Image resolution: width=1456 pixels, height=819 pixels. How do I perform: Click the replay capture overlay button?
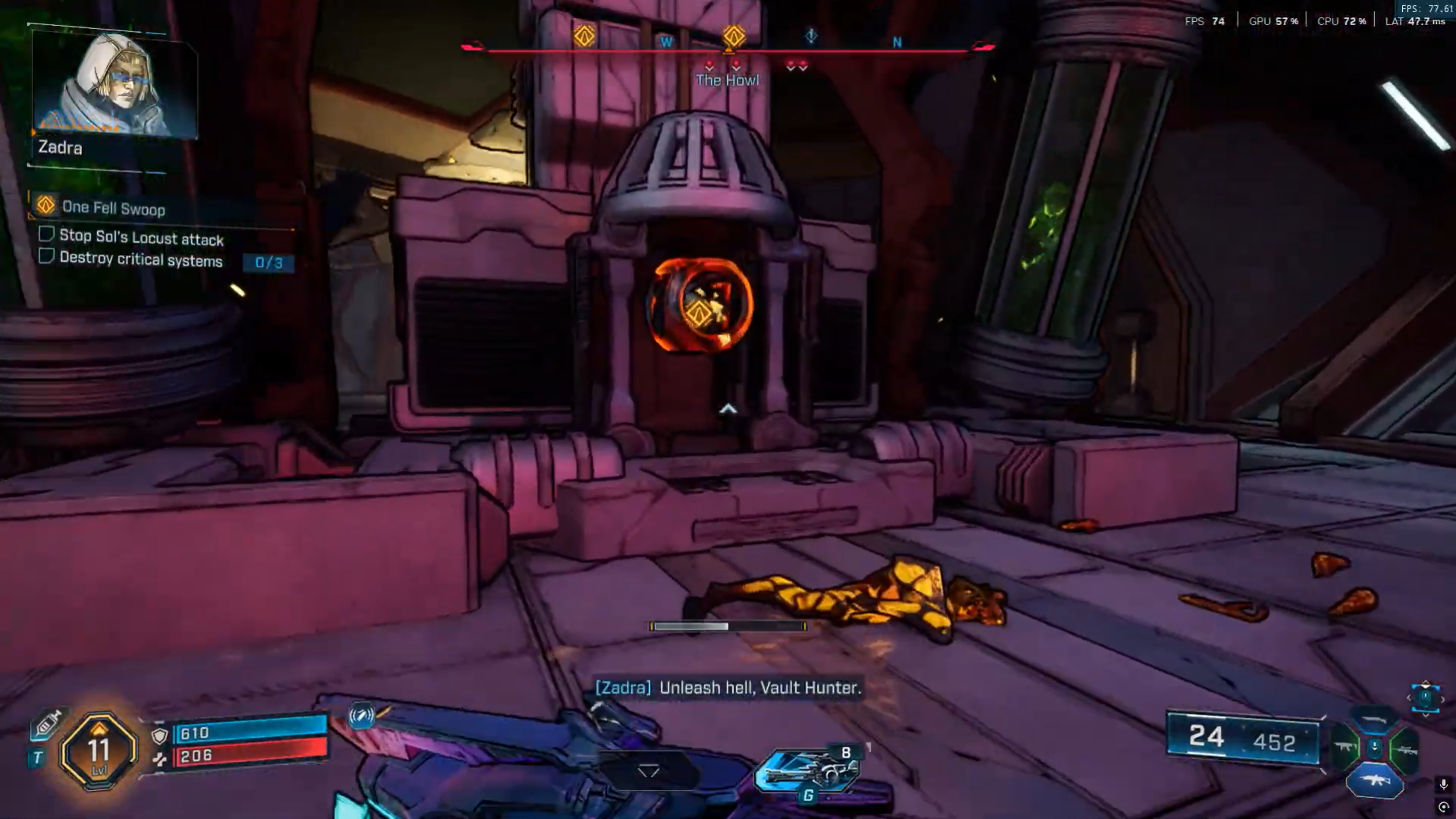pyautogui.click(x=1443, y=807)
